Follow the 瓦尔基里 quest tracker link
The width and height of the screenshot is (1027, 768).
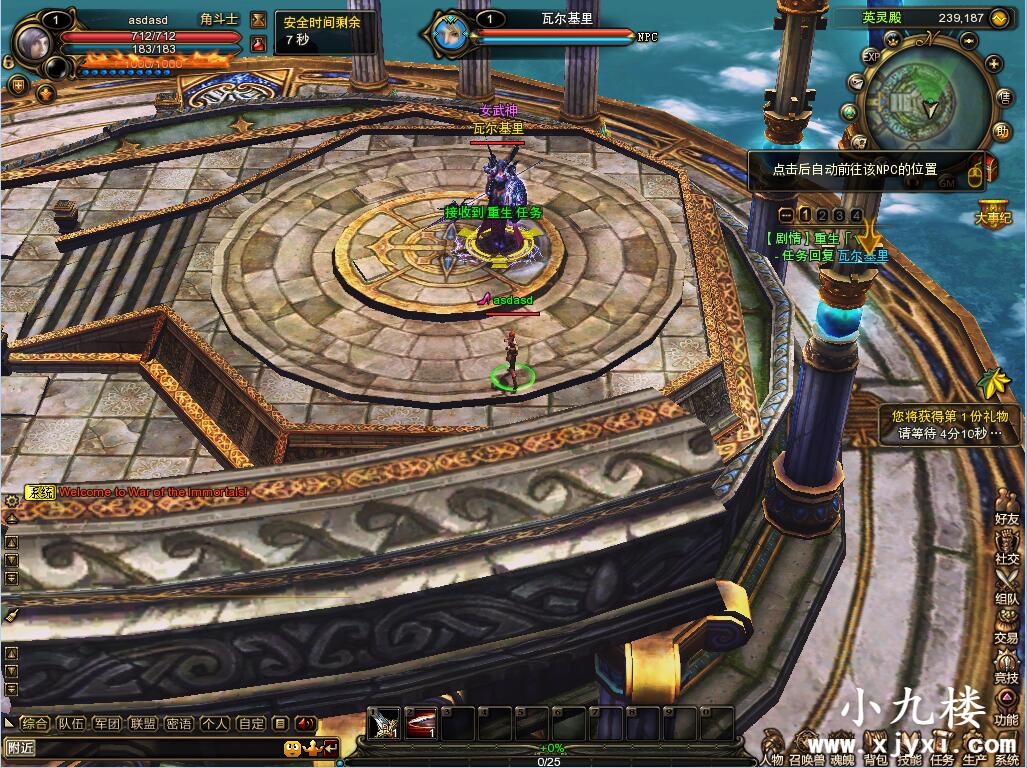[862, 256]
